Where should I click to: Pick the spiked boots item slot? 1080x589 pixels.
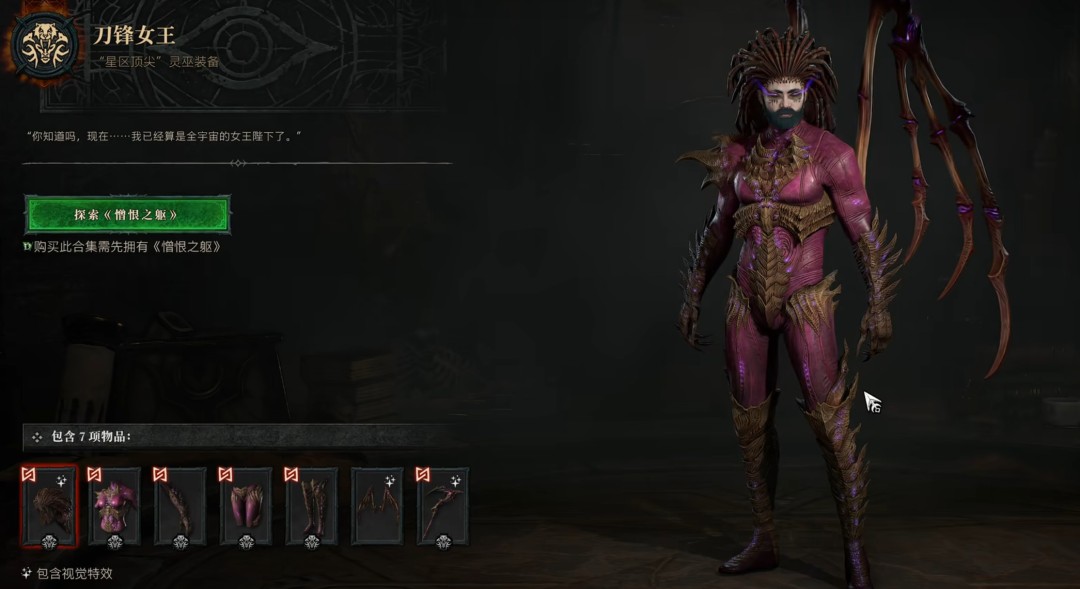tap(311, 506)
